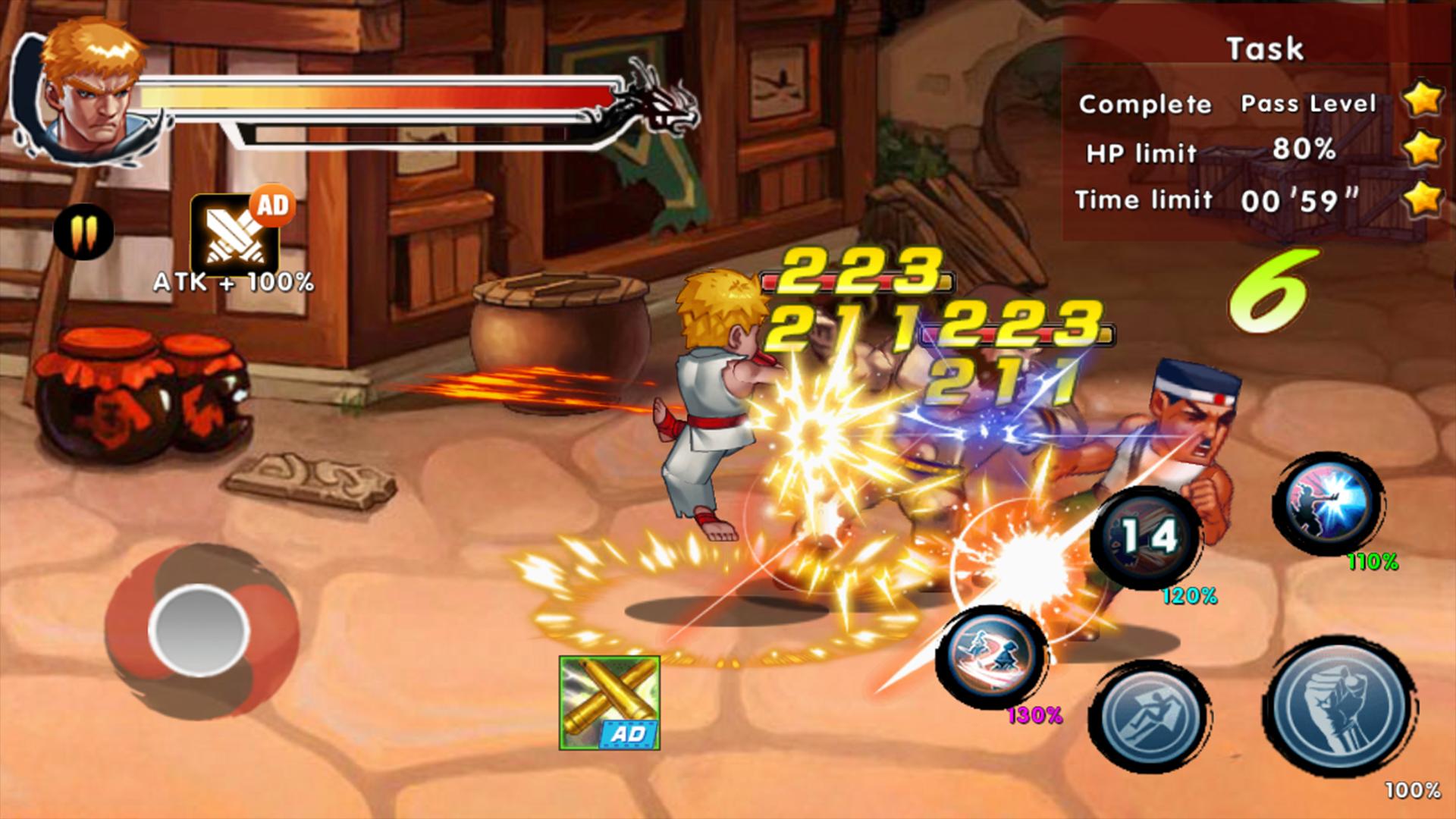Pause the game with the pause button
Screen dimensions: 1456x819
click(84, 231)
